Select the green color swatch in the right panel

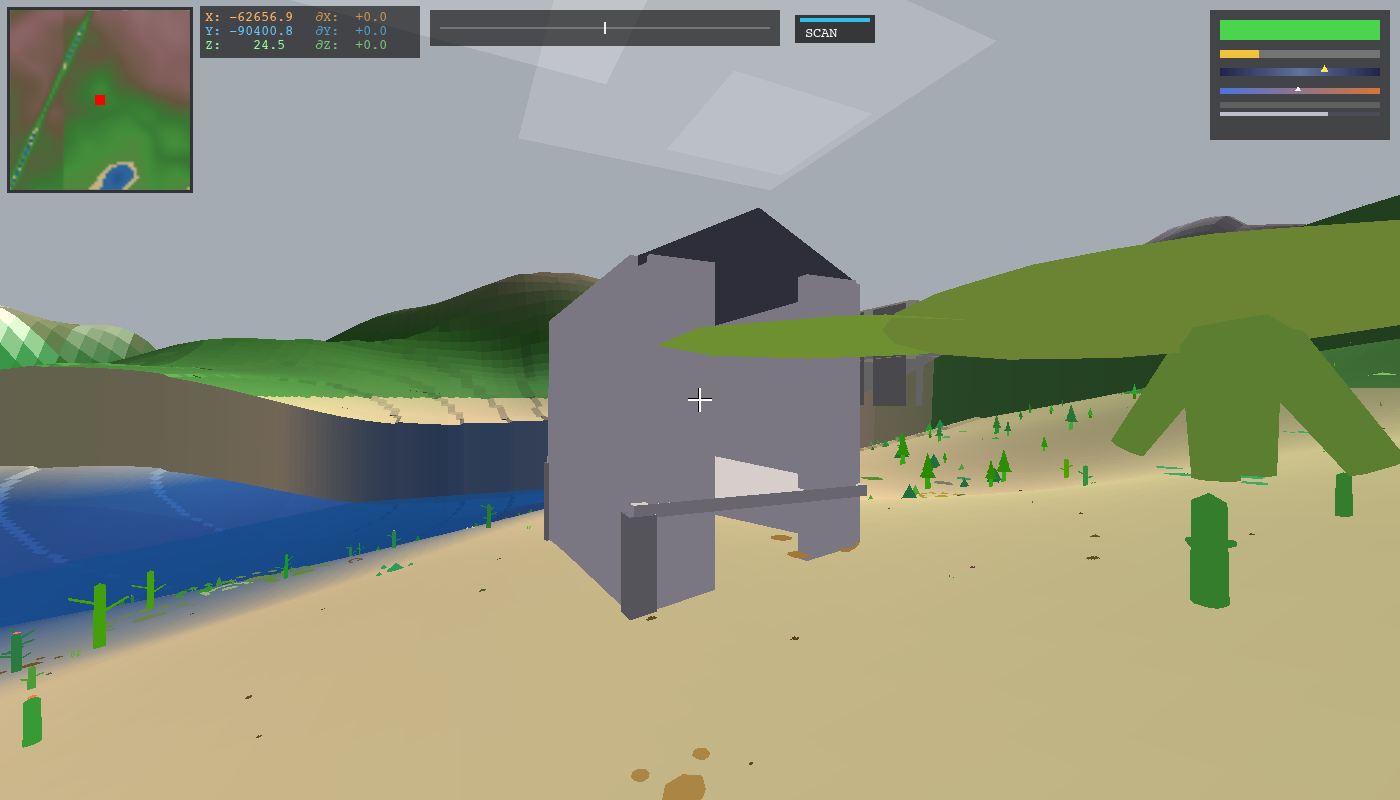(1298, 30)
